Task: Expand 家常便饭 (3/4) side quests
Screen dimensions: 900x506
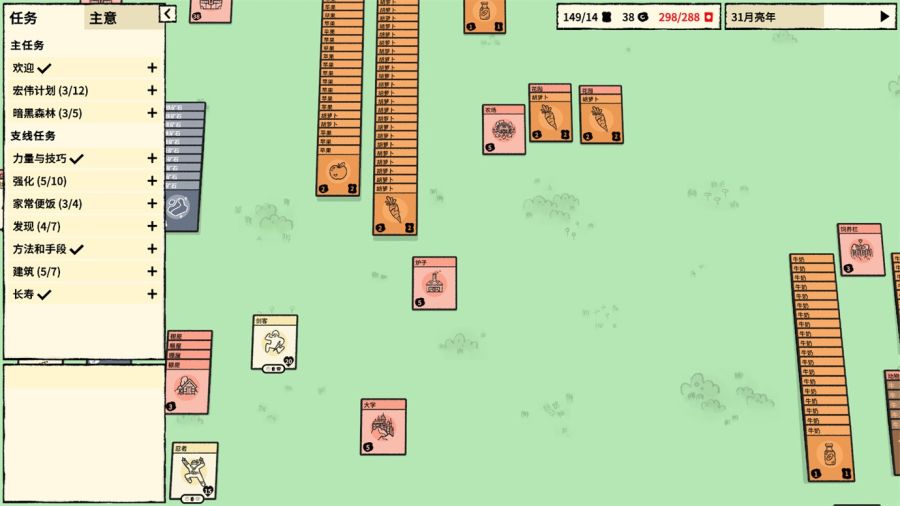Action: [152, 204]
